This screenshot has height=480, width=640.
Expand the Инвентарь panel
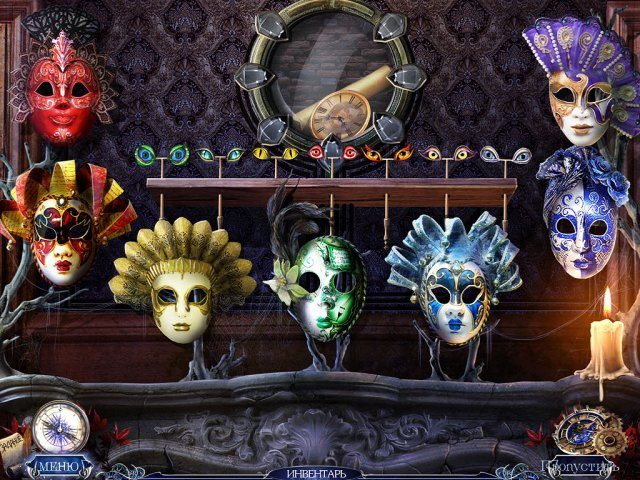pyautogui.click(x=316, y=472)
